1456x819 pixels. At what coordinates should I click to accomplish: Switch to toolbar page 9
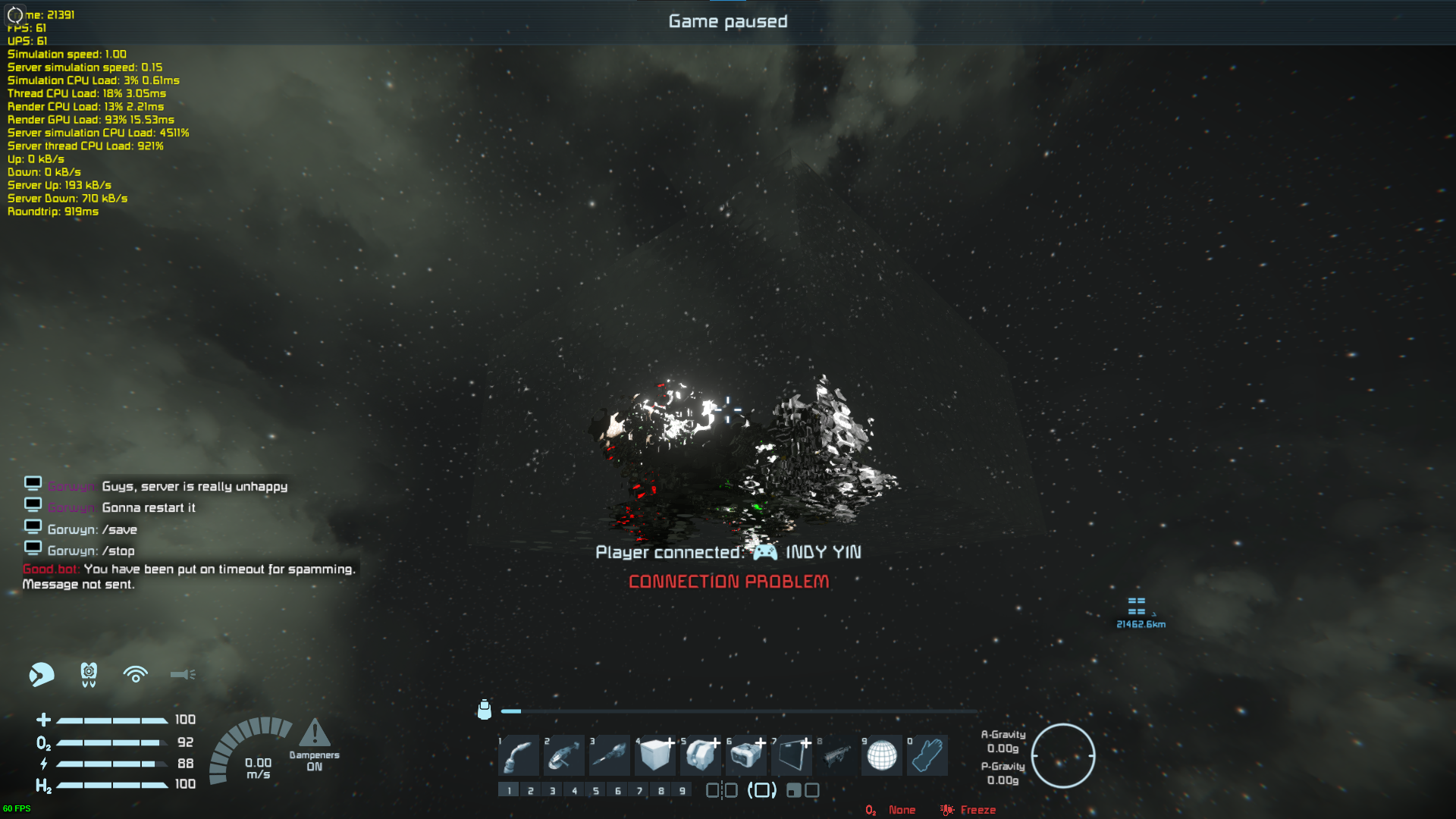pyautogui.click(x=682, y=790)
